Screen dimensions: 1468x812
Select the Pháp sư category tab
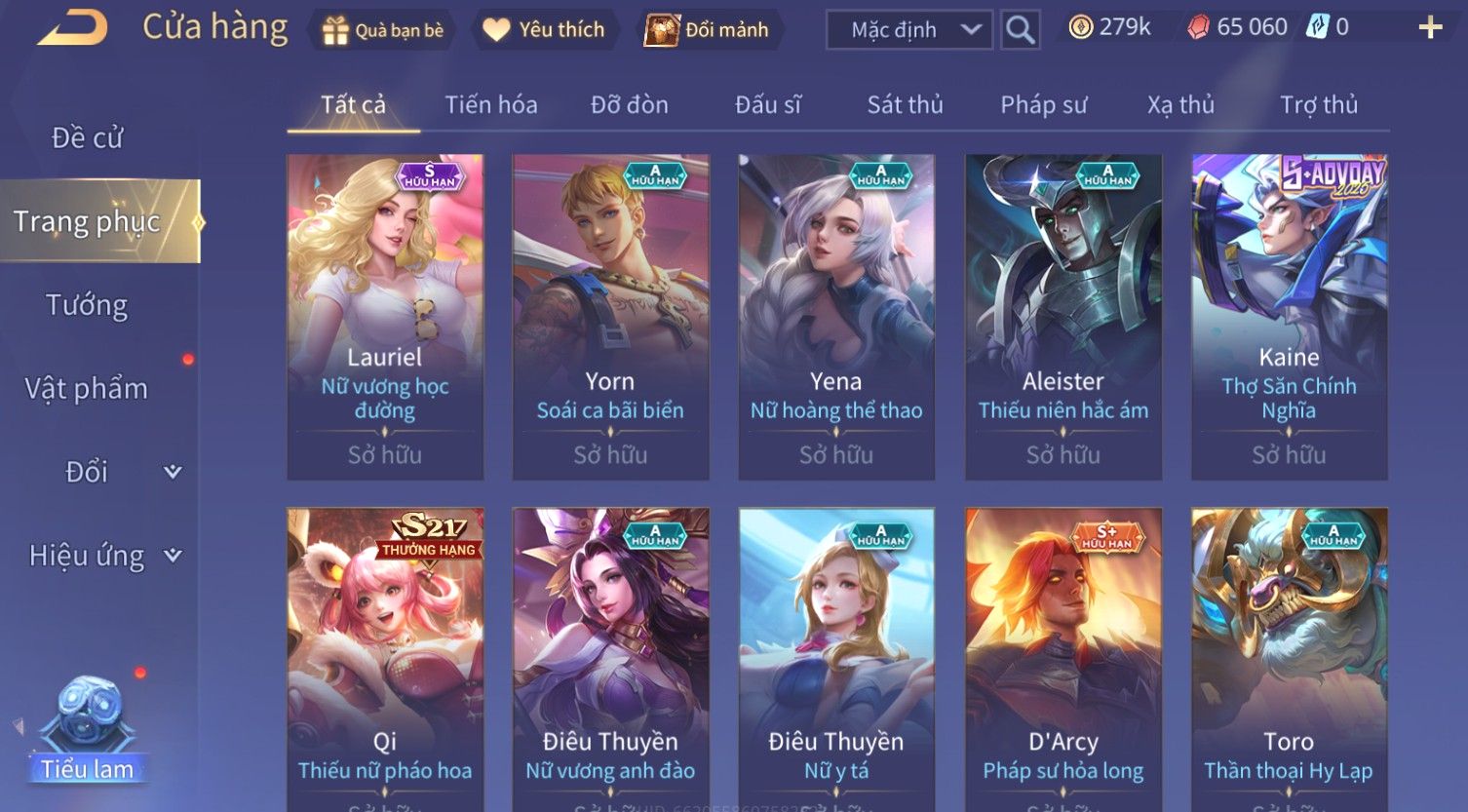tap(1043, 104)
